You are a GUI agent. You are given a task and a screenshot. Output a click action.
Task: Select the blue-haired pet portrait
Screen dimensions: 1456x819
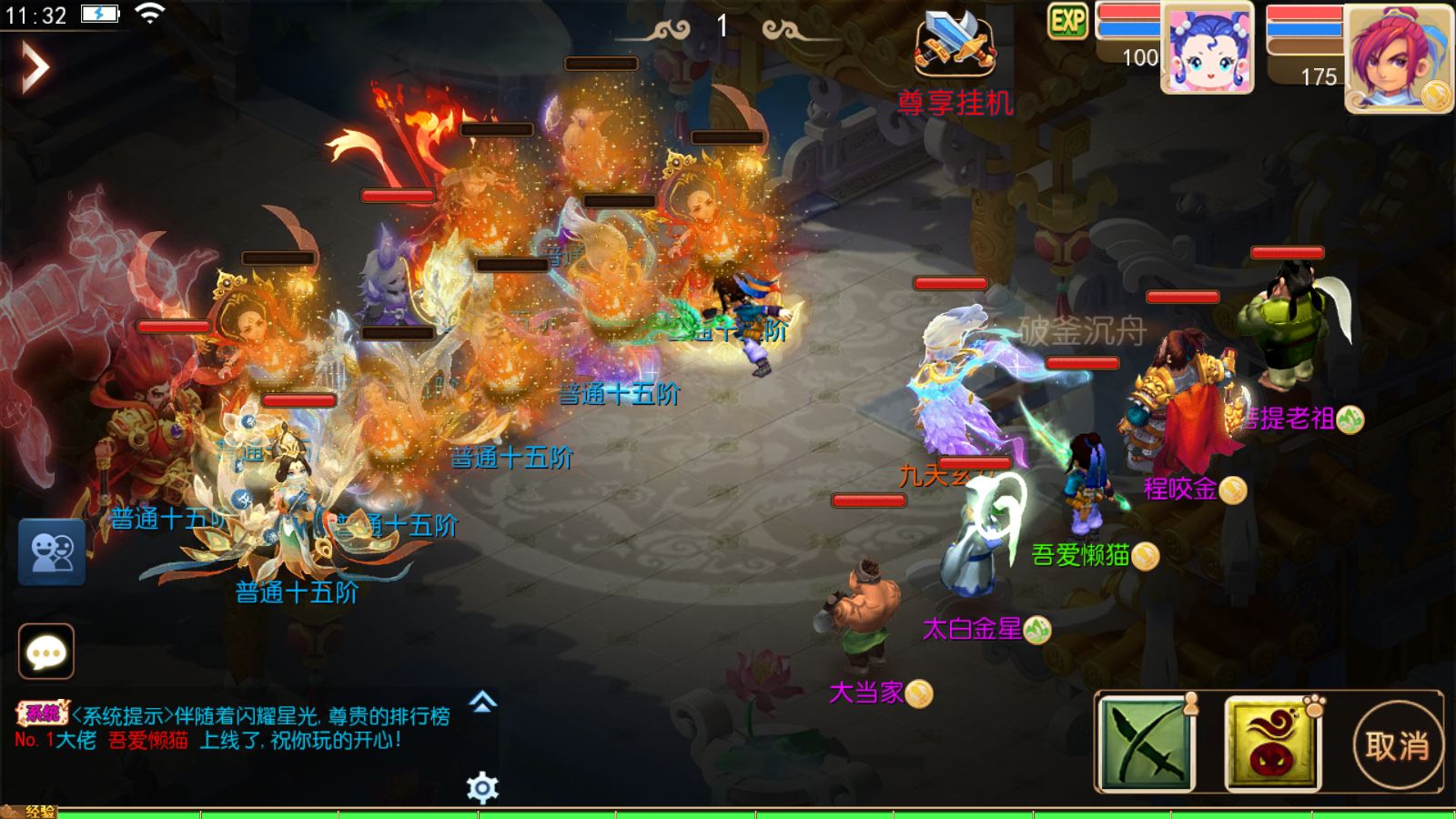[x=1207, y=48]
